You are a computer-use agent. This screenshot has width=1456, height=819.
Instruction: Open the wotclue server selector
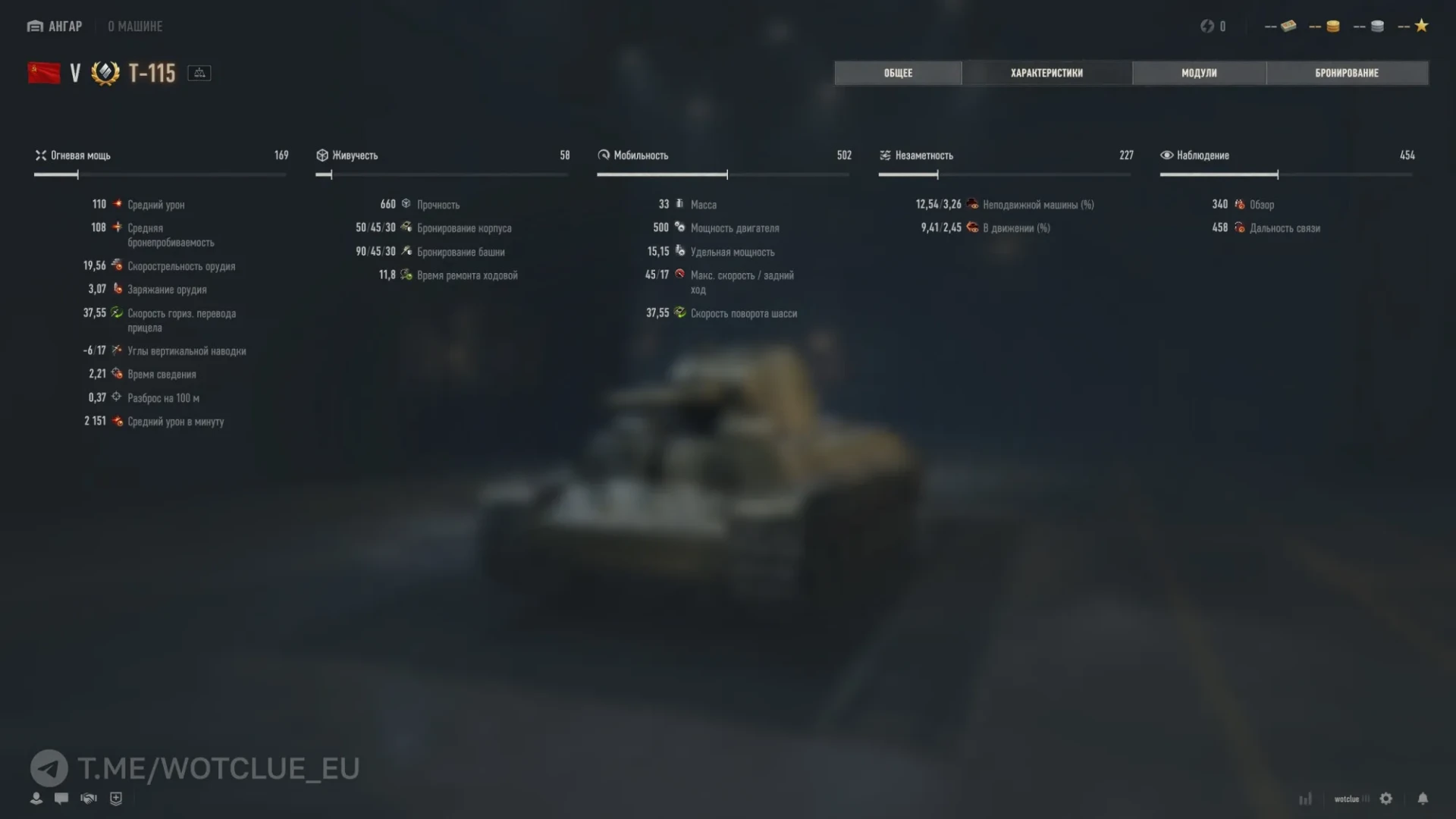coord(1351,799)
